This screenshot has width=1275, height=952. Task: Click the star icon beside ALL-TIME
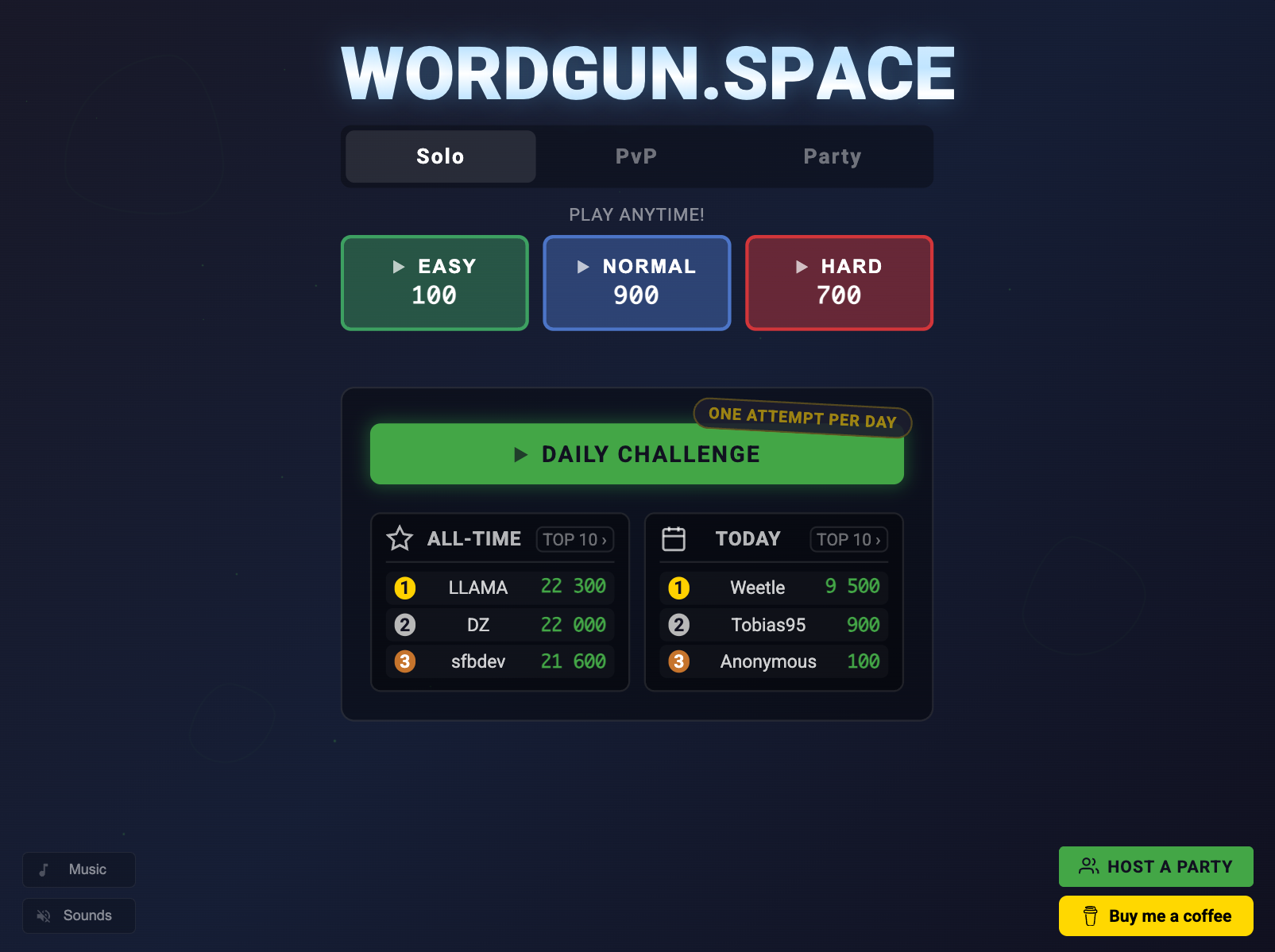click(x=400, y=539)
